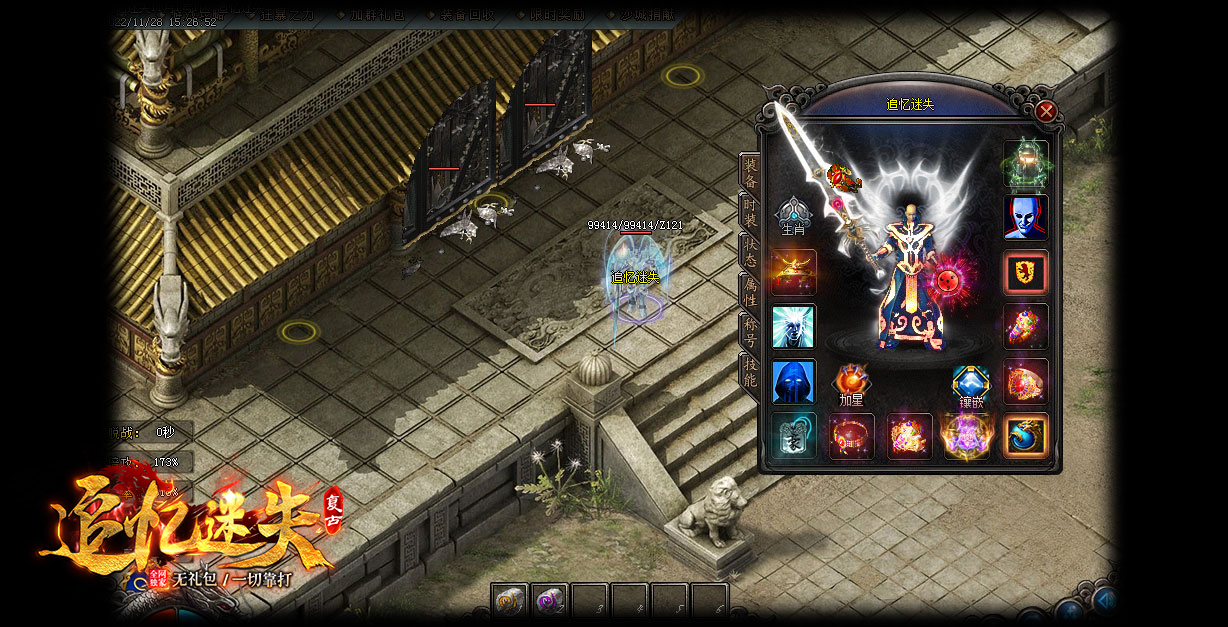Click the red lion shield emblem slot
This screenshot has width=1228, height=627.
(x=1026, y=272)
